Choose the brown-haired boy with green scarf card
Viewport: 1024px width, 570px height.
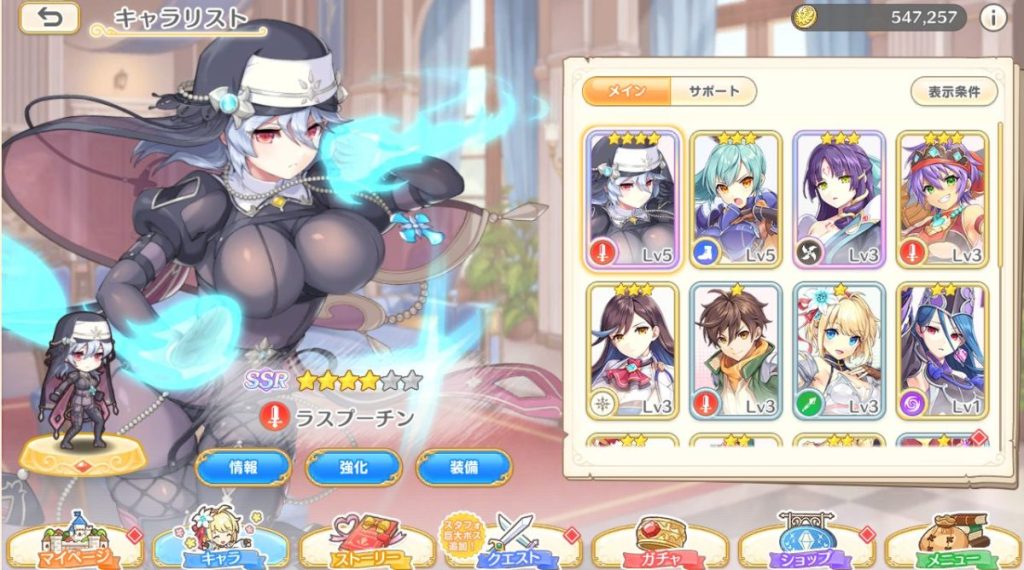point(735,351)
